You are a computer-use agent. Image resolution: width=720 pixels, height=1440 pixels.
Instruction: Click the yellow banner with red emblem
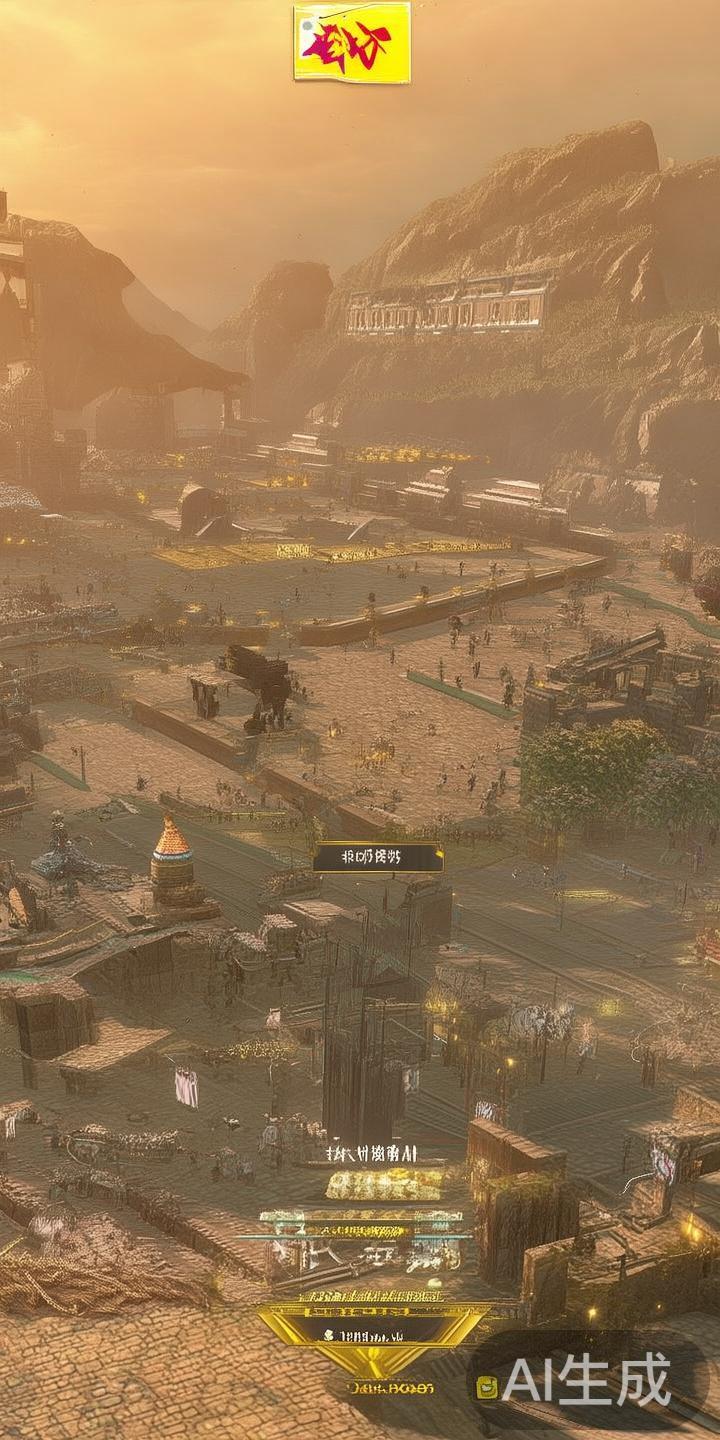[x=352, y=42]
